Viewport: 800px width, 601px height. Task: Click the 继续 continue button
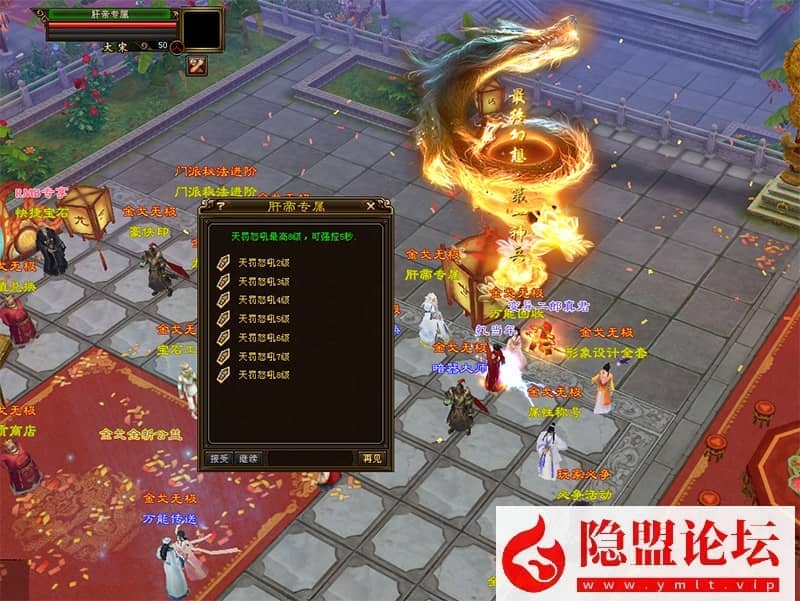point(248,458)
